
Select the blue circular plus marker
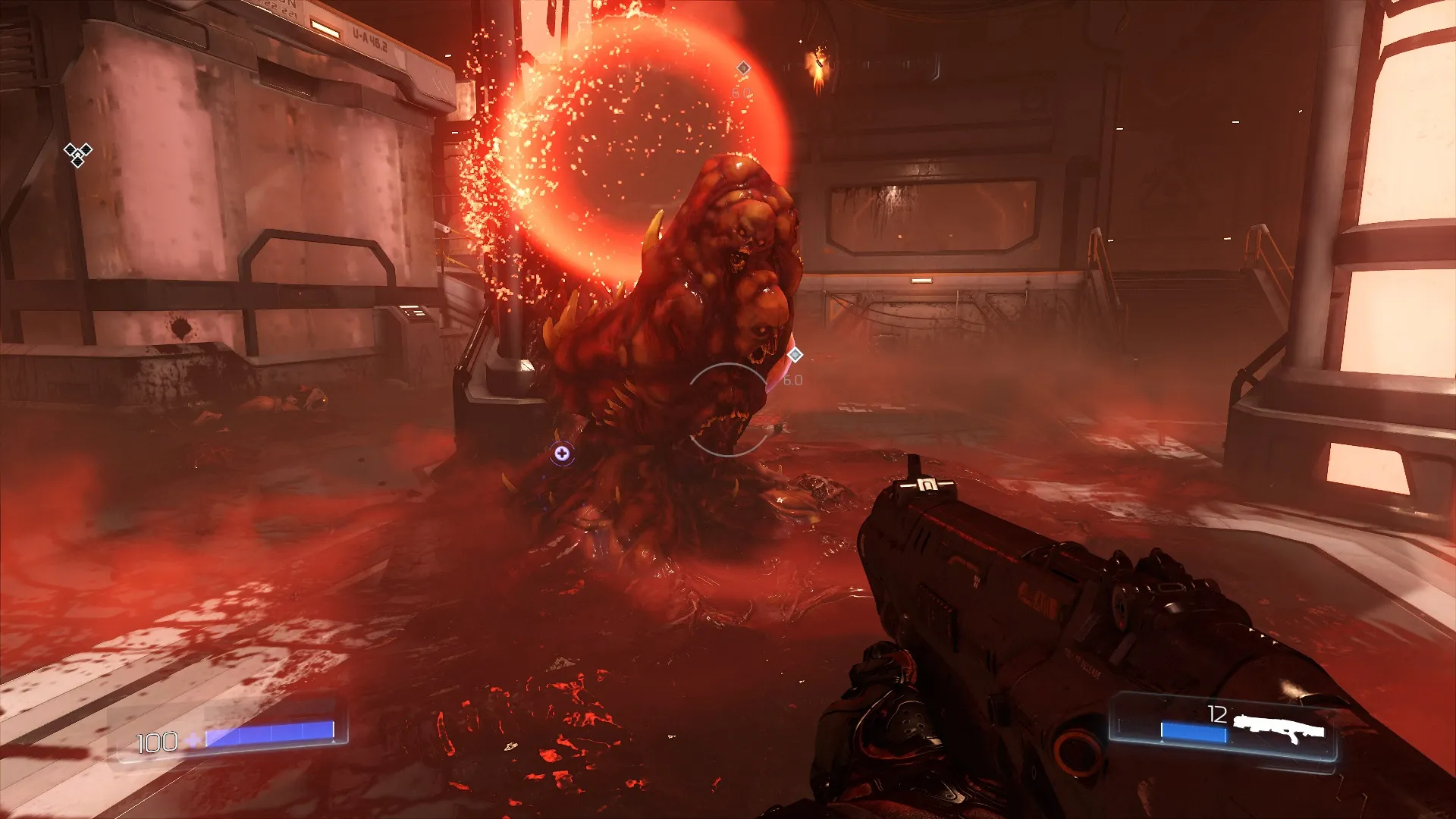pyautogui.click(x=562, y=453)
